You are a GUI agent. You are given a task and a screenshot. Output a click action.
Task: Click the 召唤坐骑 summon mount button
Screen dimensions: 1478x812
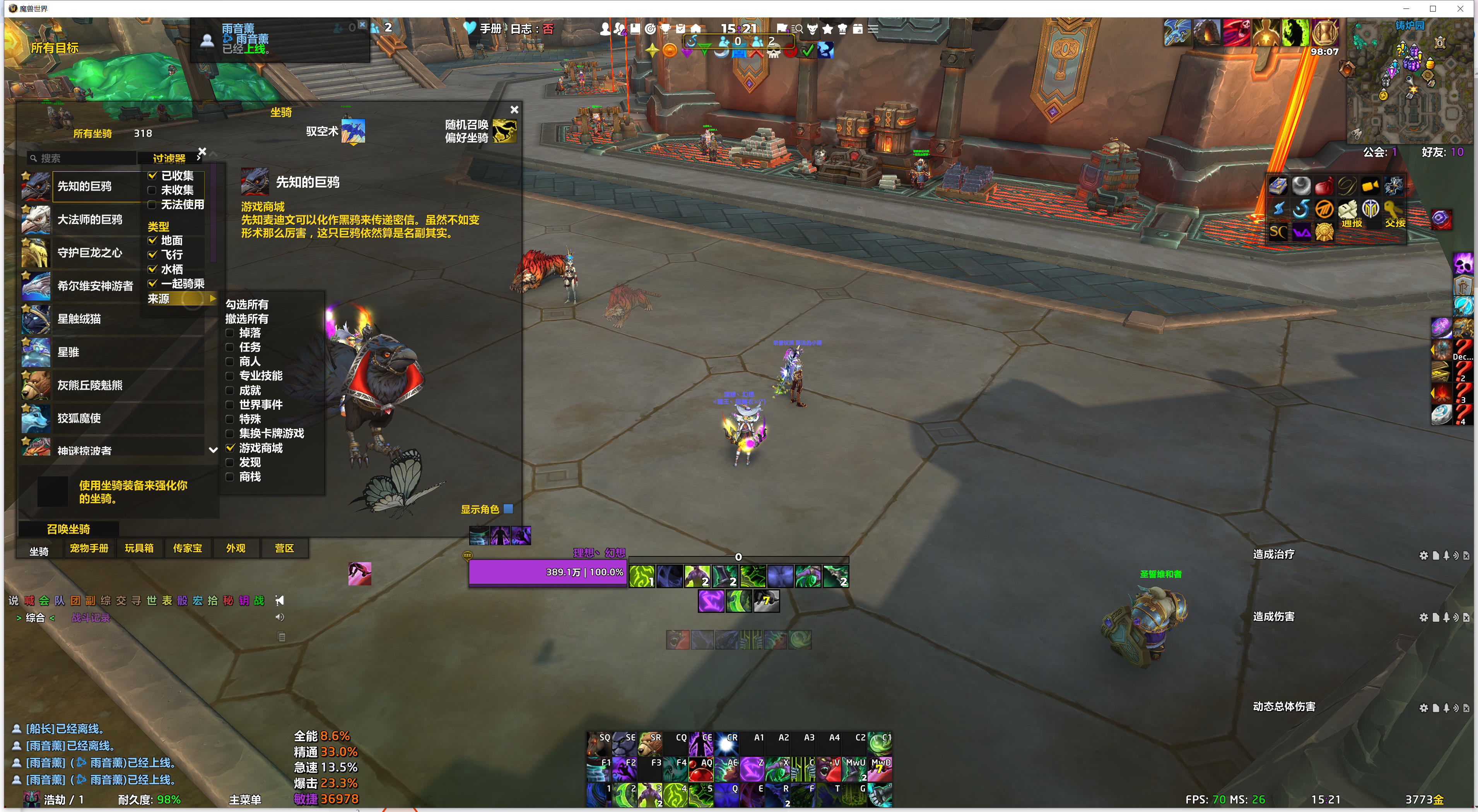click(68, 529)
